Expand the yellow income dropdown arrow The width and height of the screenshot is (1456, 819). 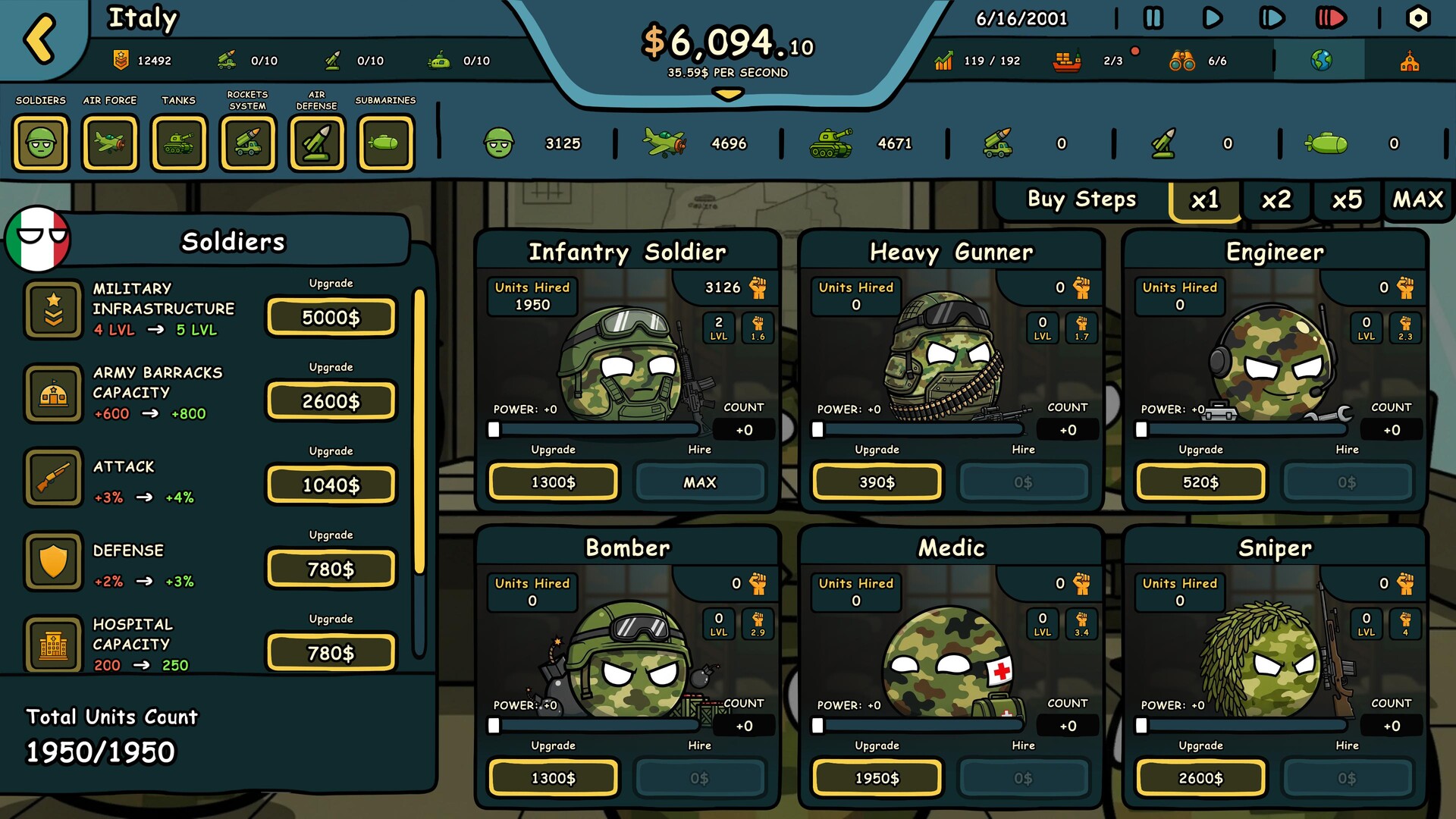coord(728,95)
